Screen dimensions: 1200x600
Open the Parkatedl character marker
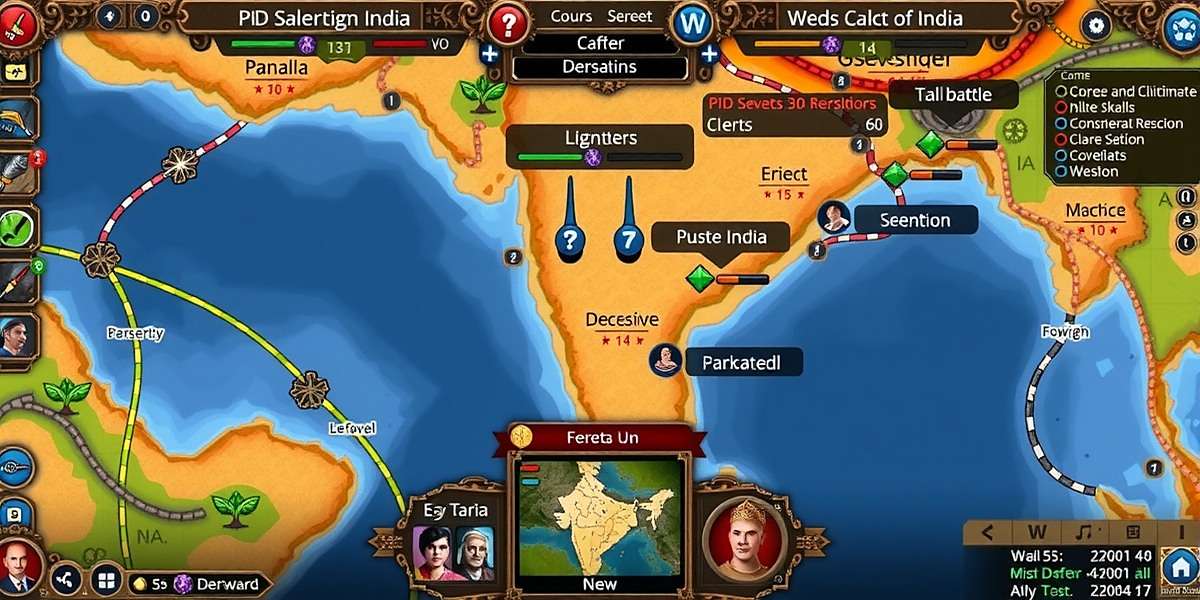point(666,360)
